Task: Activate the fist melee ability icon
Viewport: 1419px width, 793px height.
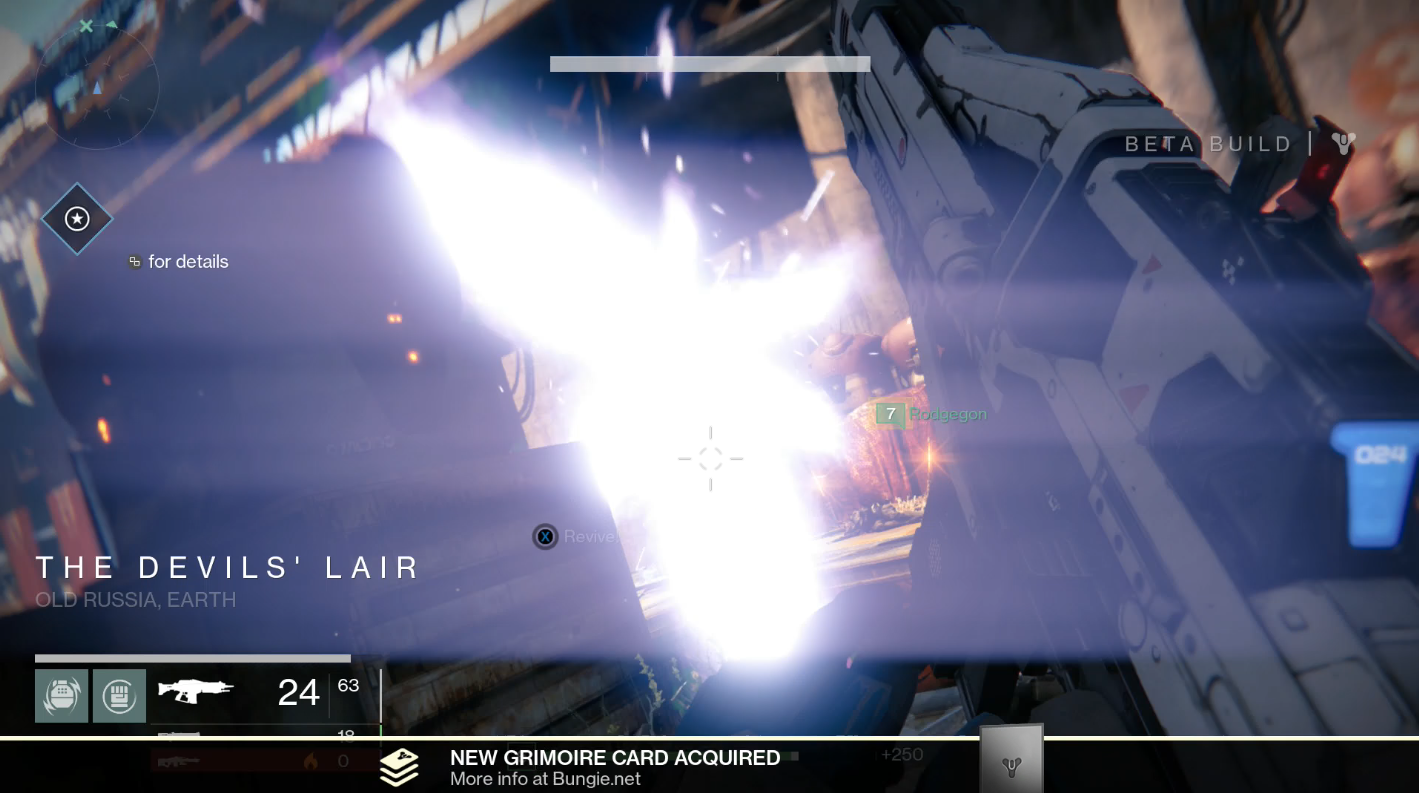Action: coord(119,695)
